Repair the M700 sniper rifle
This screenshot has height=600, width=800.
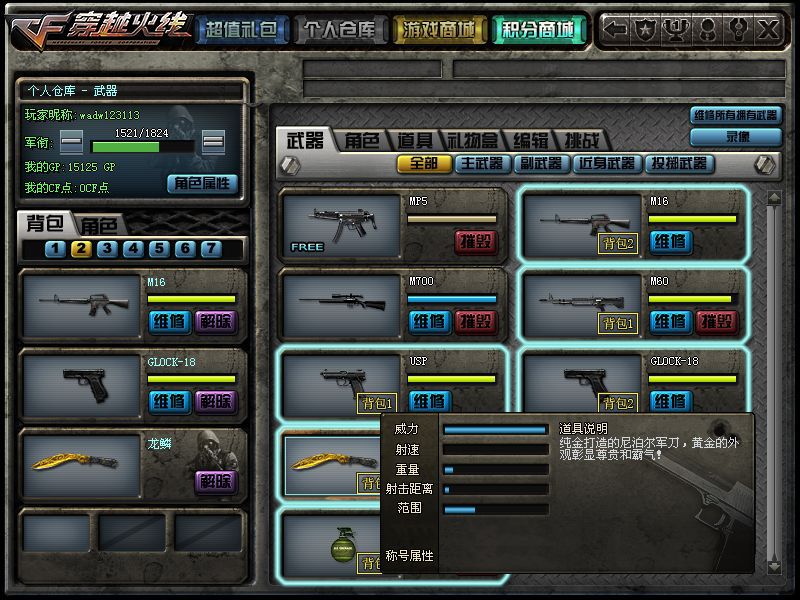point(430,321)
